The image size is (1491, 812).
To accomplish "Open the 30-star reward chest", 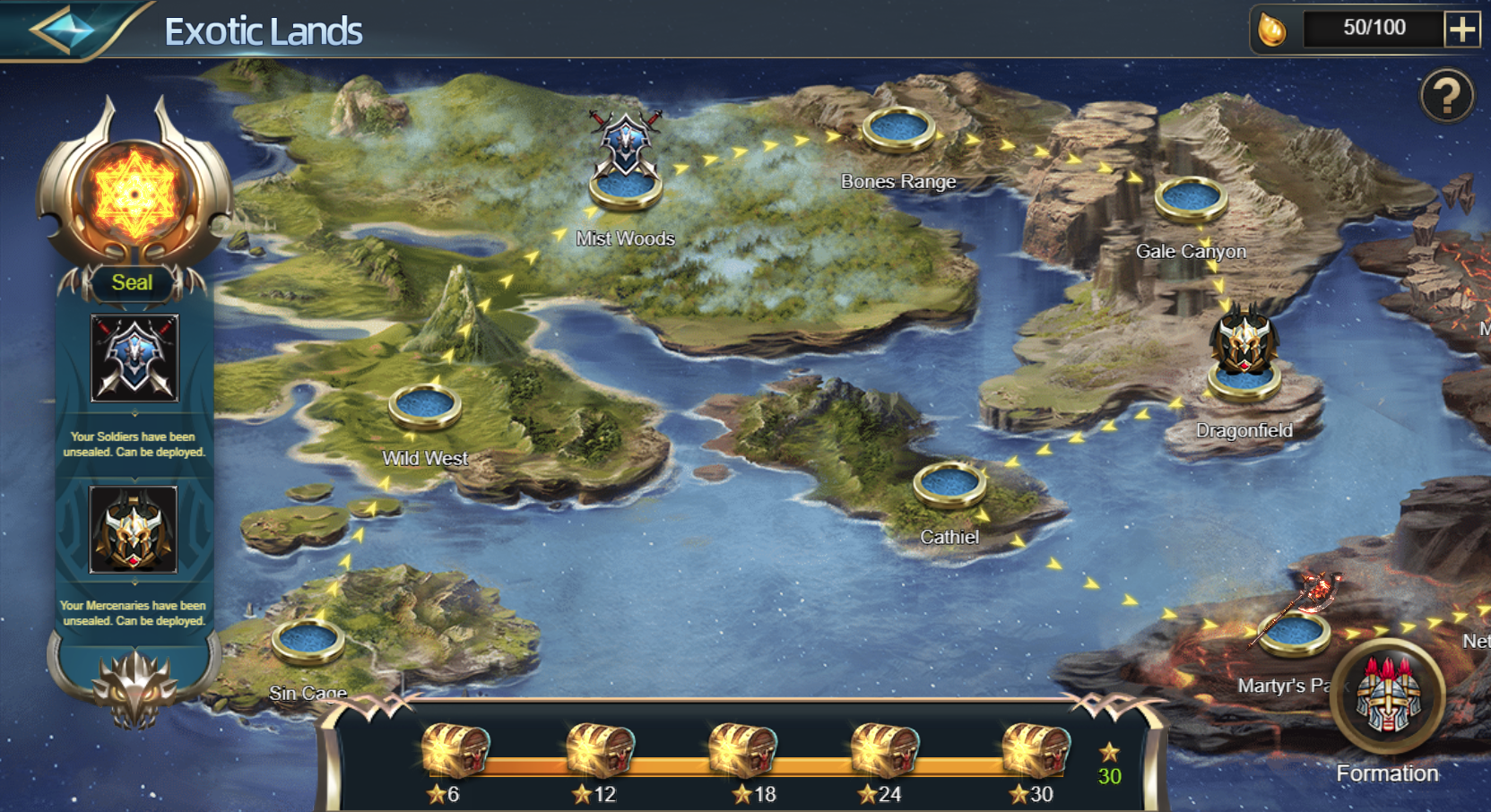I will coord(1035,749).
